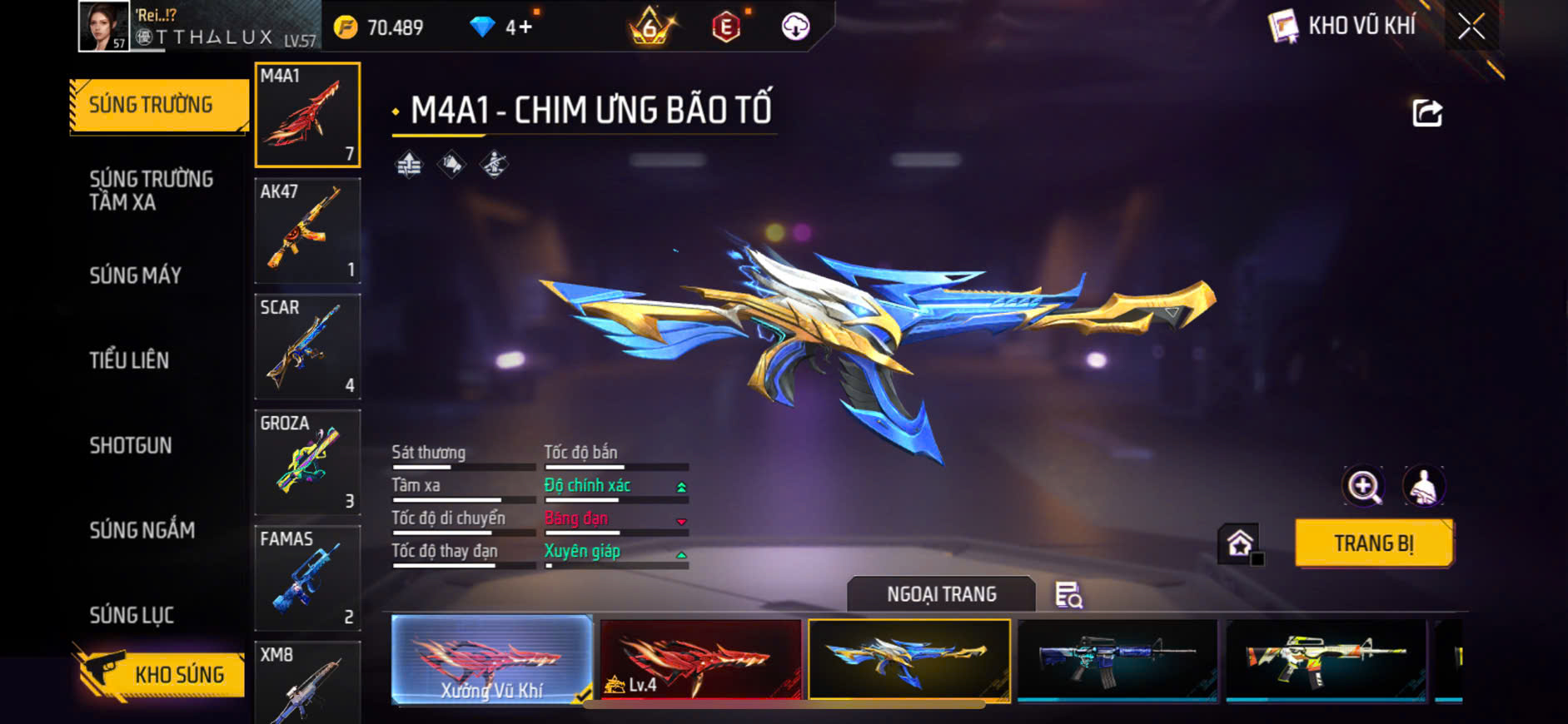Select the GROZA weapon tile
The width and height of the screenshot is (1568, 724).
307,463
